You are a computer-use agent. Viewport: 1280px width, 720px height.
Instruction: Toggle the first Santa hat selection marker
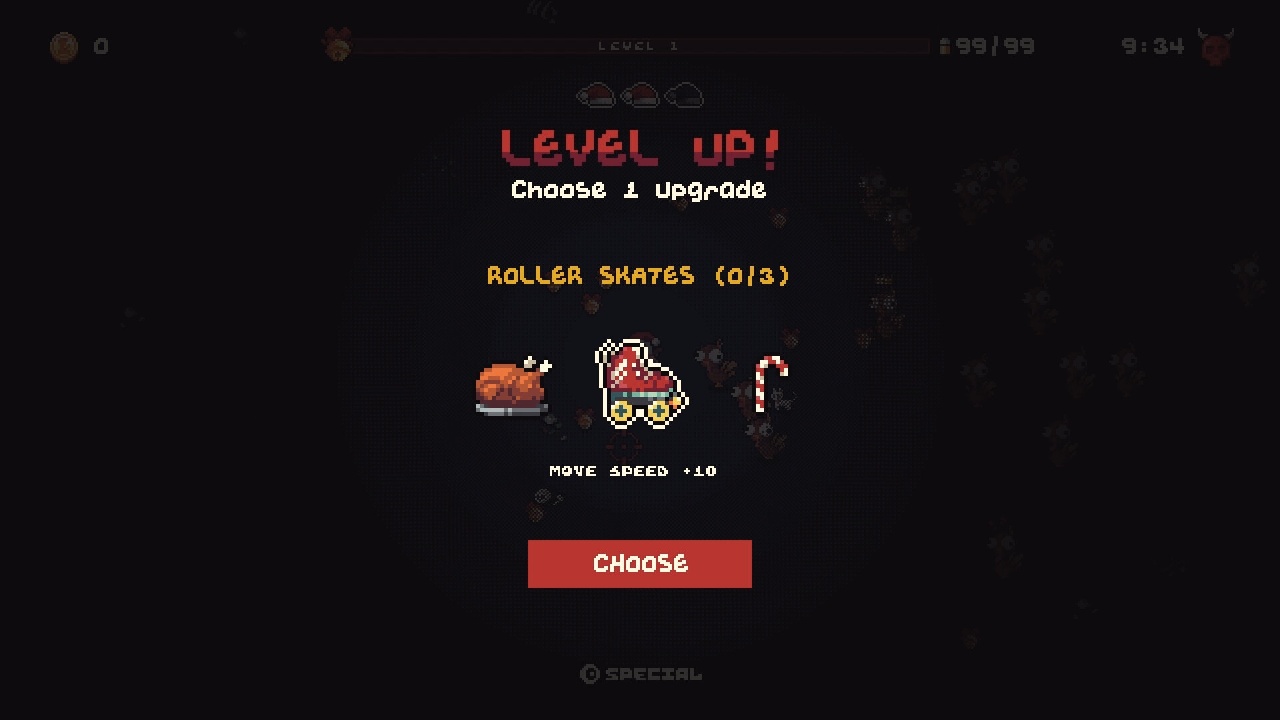pyautogui.click(x=595, y=96)
